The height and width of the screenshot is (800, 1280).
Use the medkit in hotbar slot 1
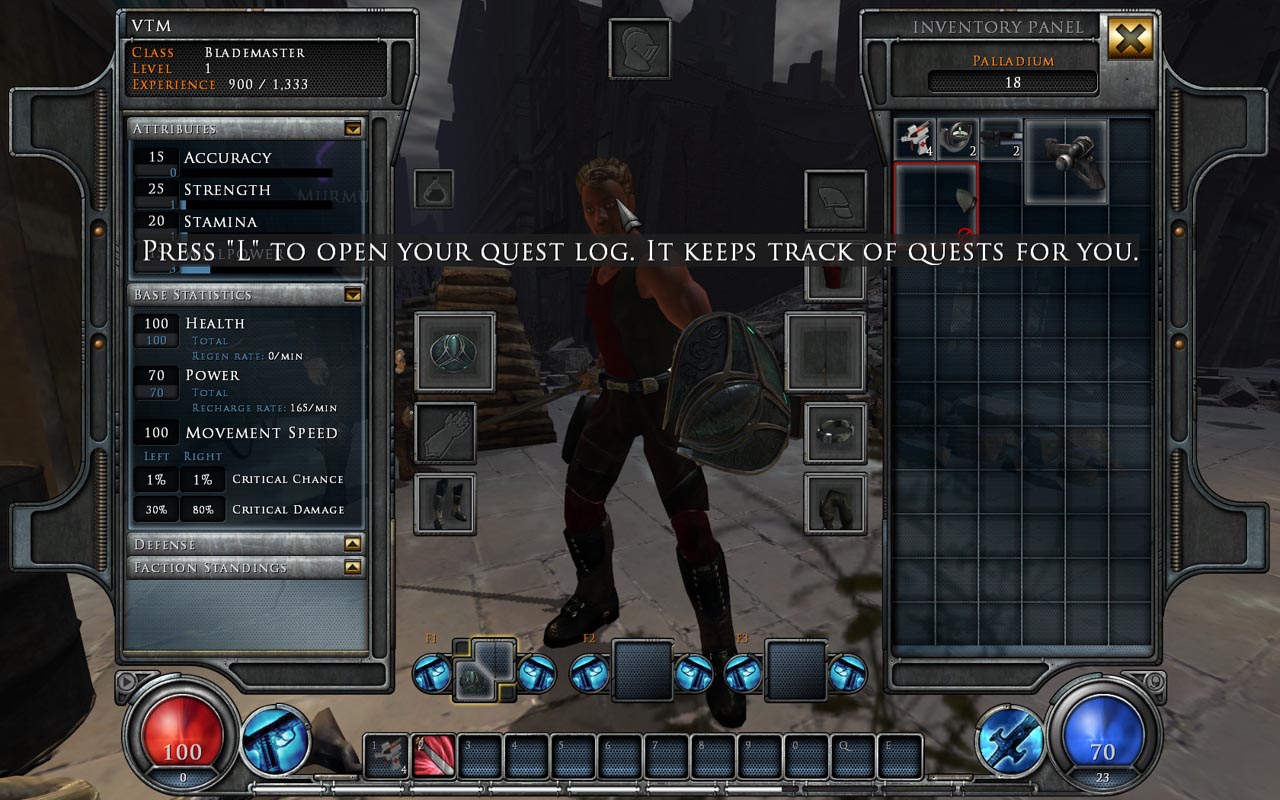tap(385, 757)
